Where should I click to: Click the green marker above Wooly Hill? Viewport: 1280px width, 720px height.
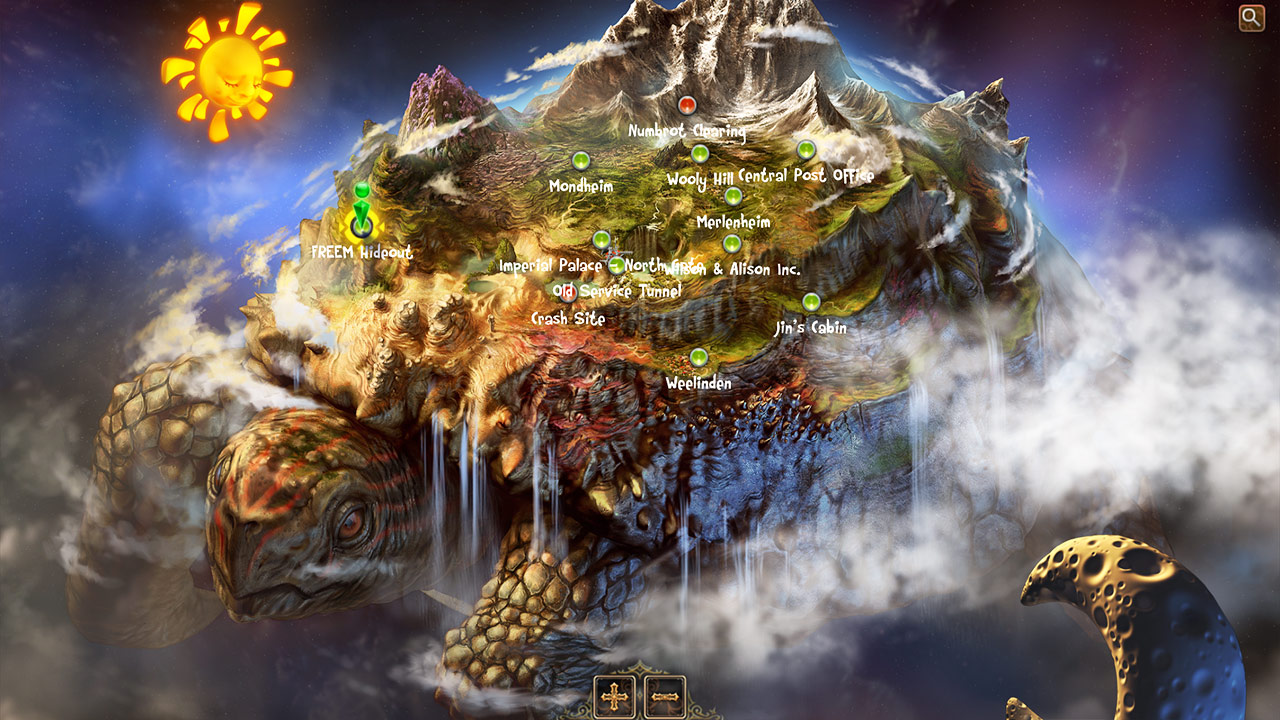[x=700, y=154]
